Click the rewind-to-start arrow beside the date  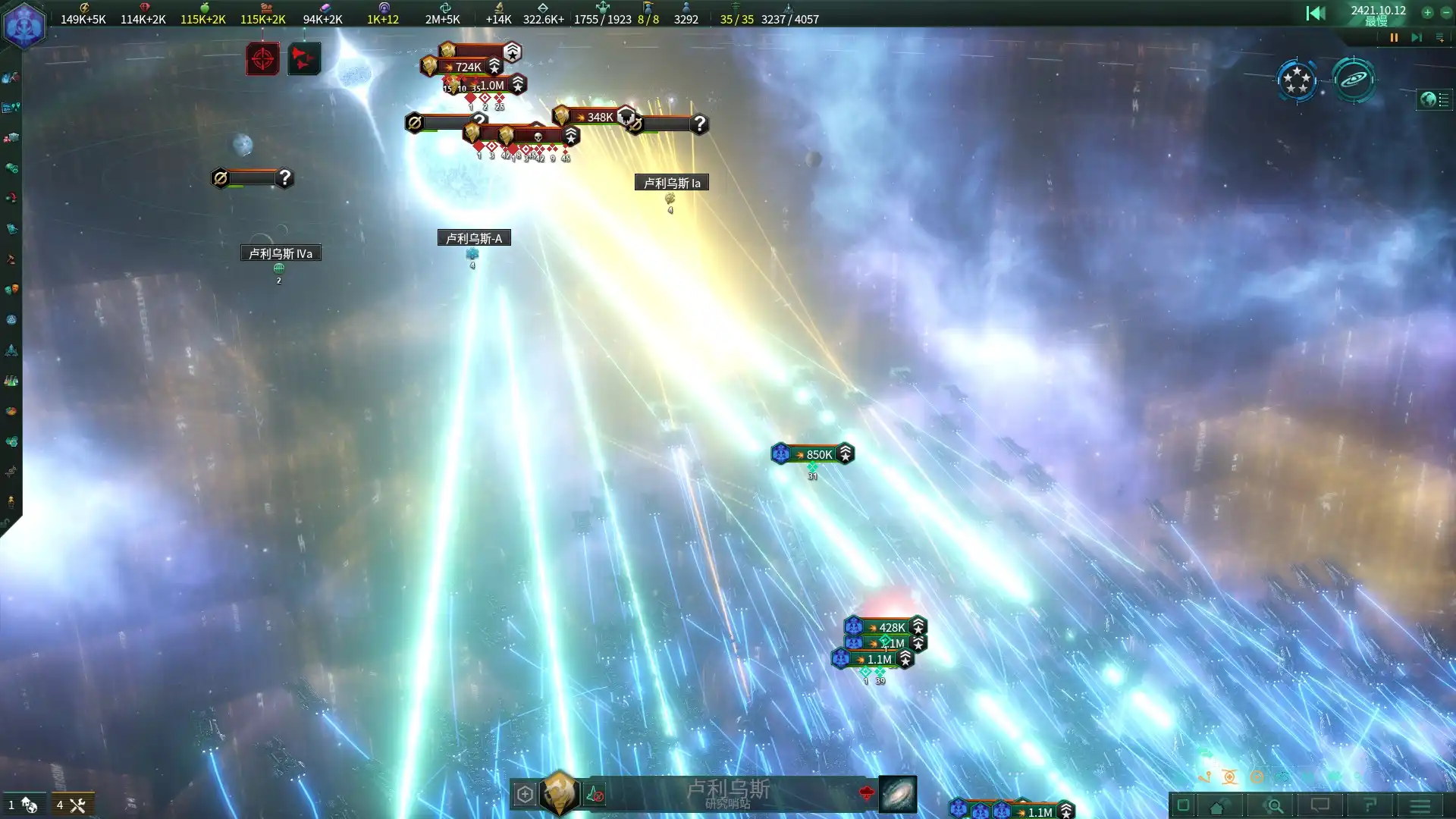tap(1316, 13)
